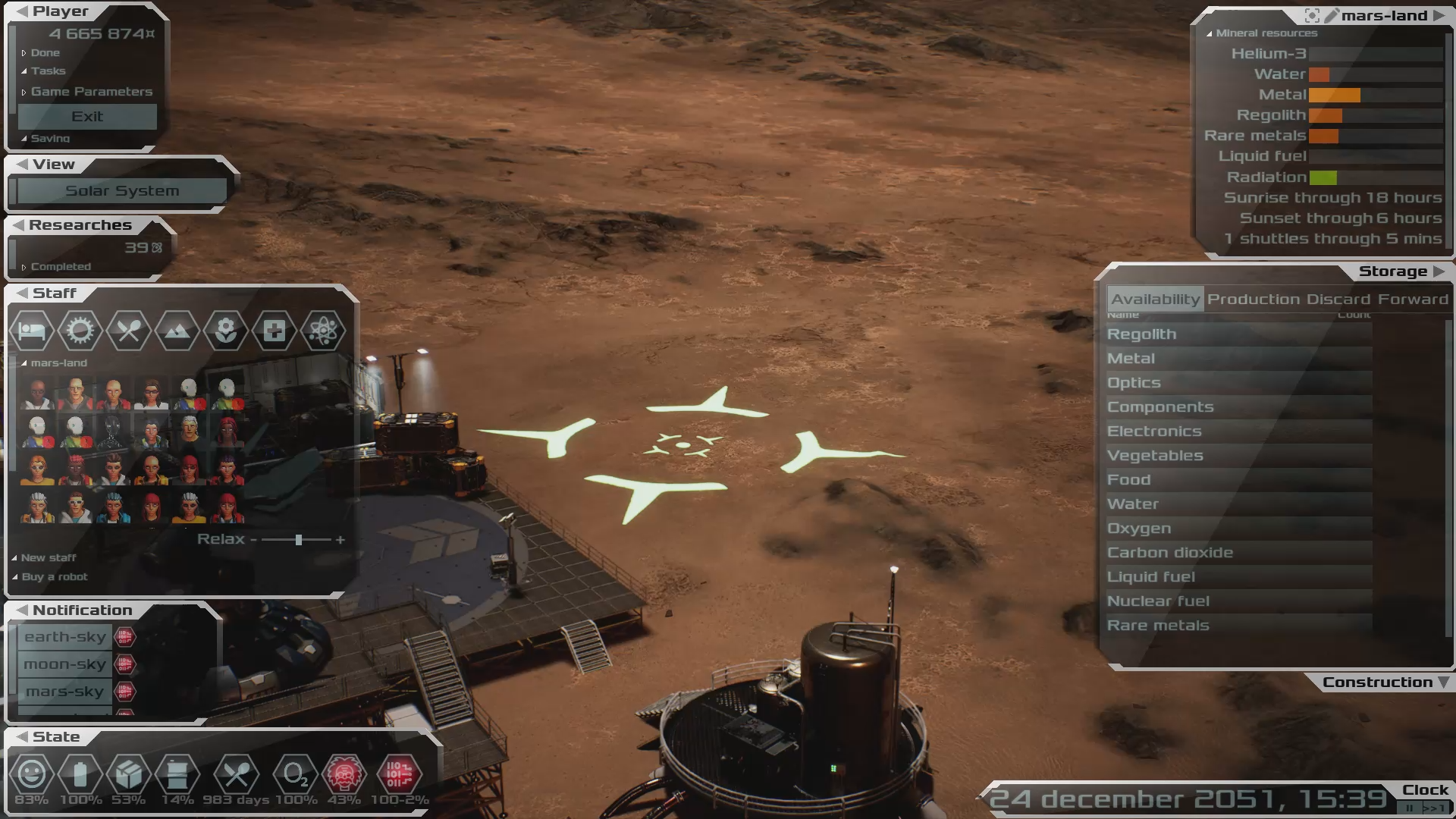Expand the Tasks list
The height and width of the screenshot is (819, 1456).
pos(48,71)
